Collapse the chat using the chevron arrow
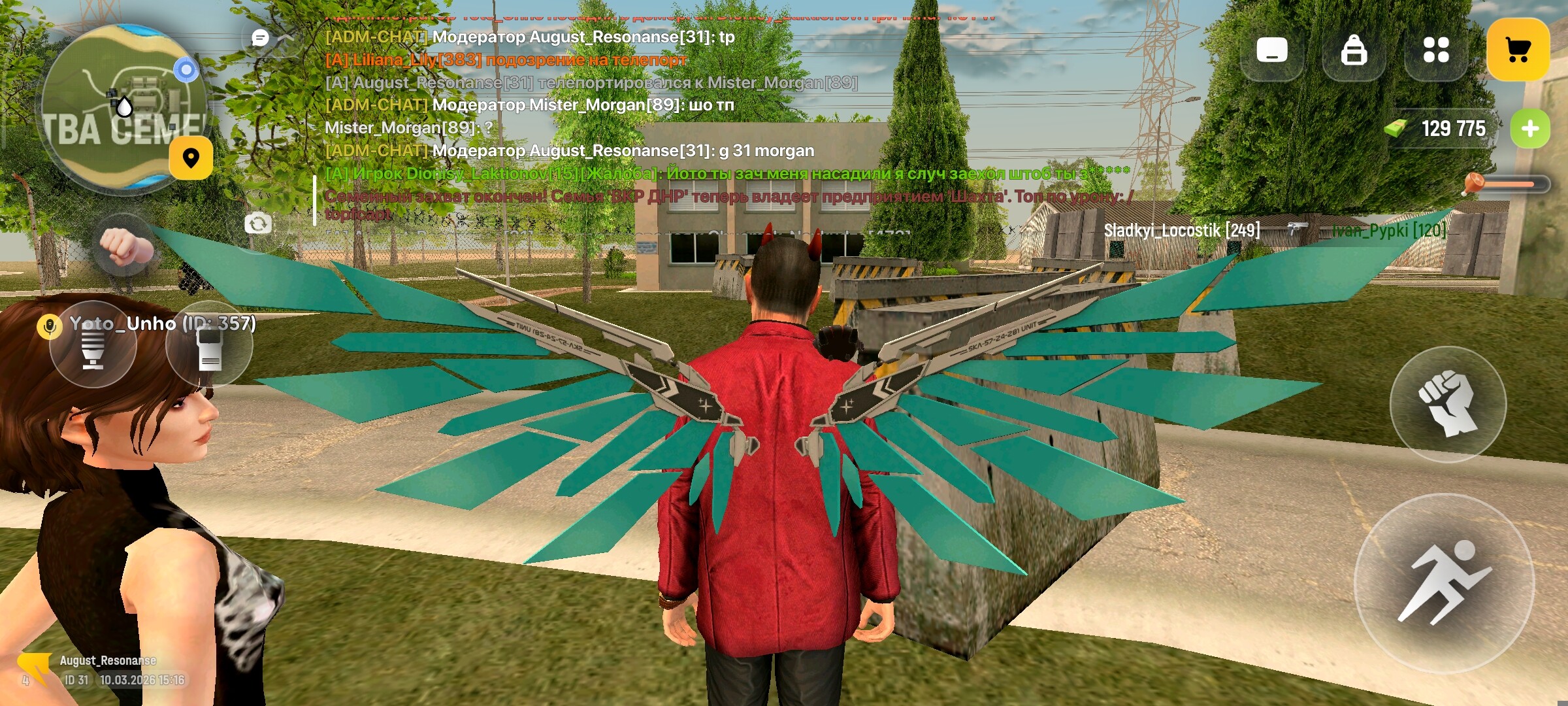 pos(286,38)
